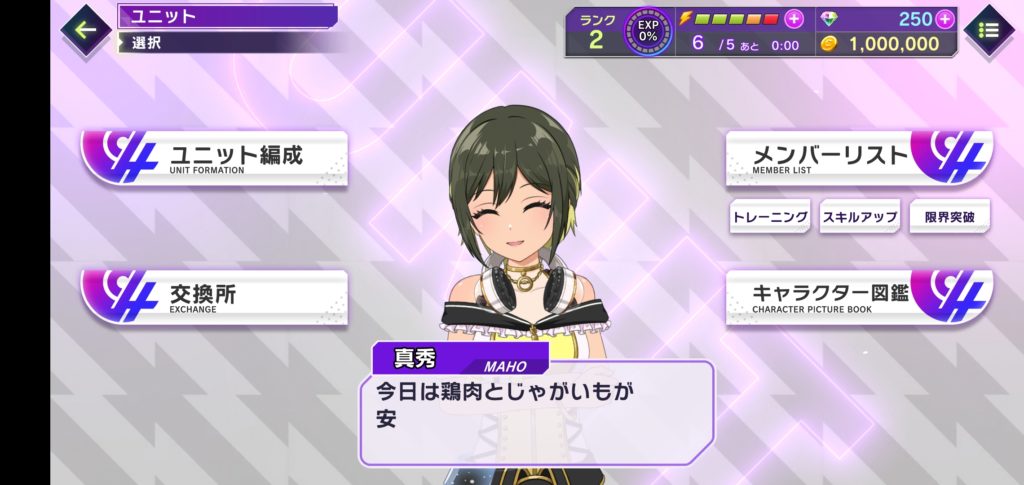Open the Unit Formation menu
1024x485 pixels.
click(215, 158)
